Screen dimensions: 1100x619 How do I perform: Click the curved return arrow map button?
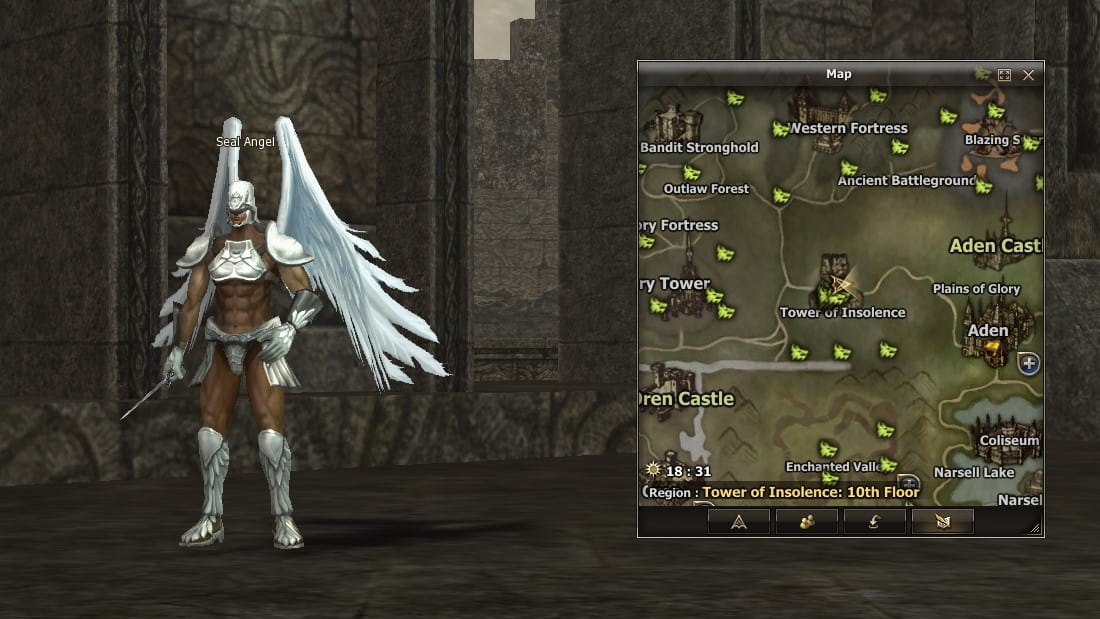tap(874, 521)
